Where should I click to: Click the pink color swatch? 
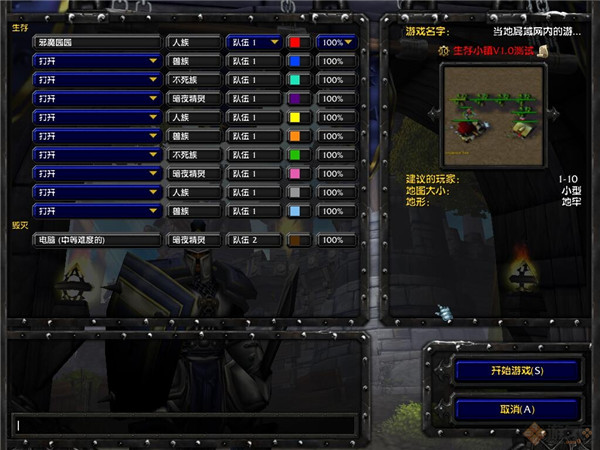click(x=299, y=173)
